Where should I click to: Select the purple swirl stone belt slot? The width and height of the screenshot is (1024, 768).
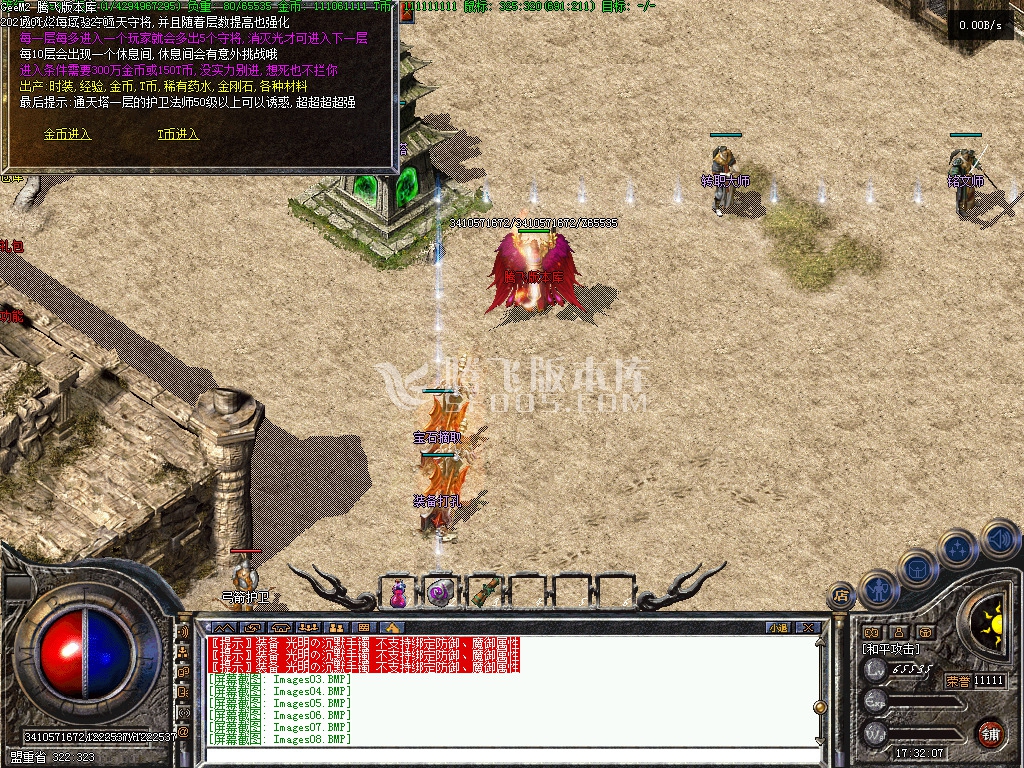point(439,594)
